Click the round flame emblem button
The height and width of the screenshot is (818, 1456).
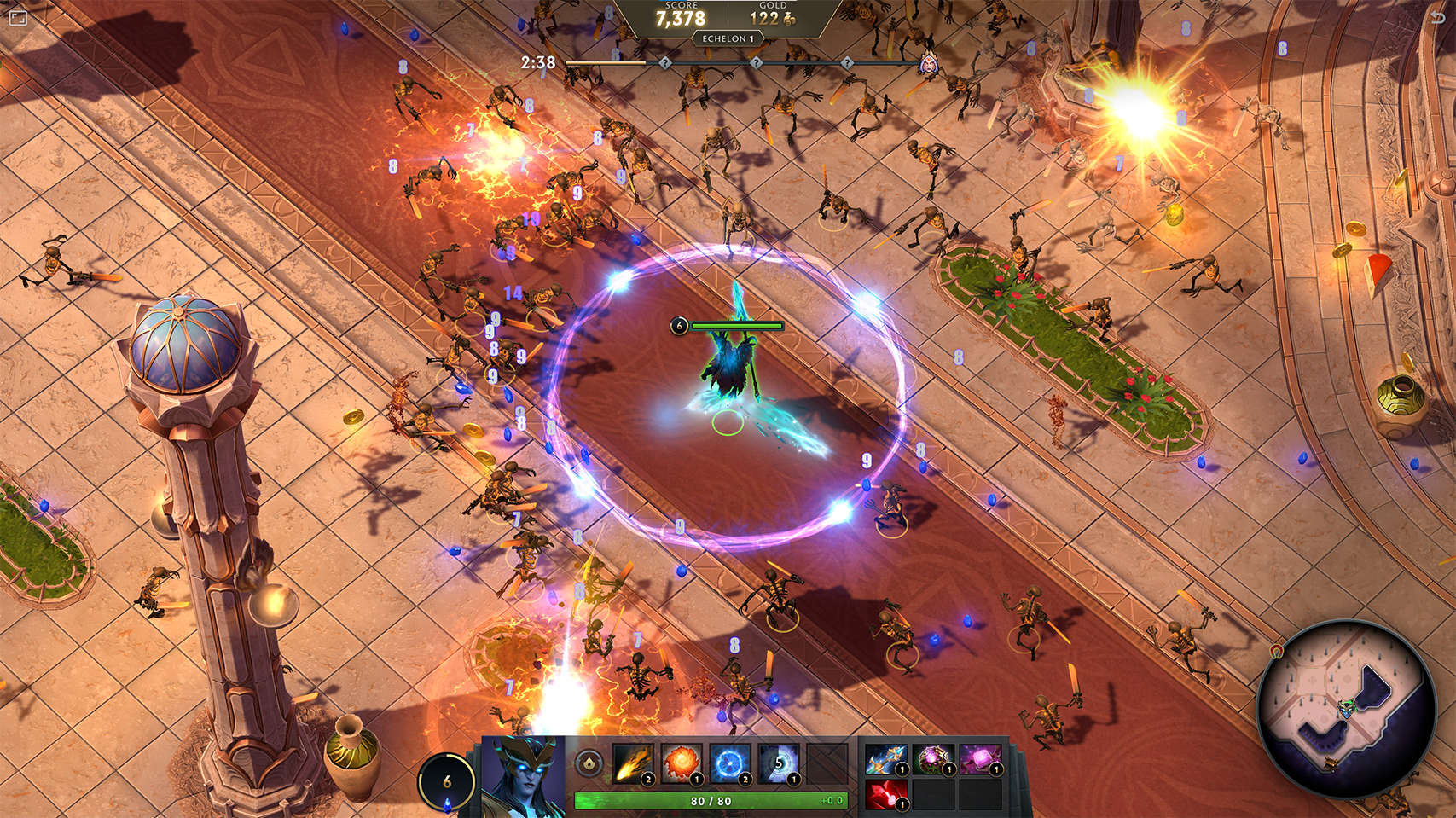(x=589, y=763)
